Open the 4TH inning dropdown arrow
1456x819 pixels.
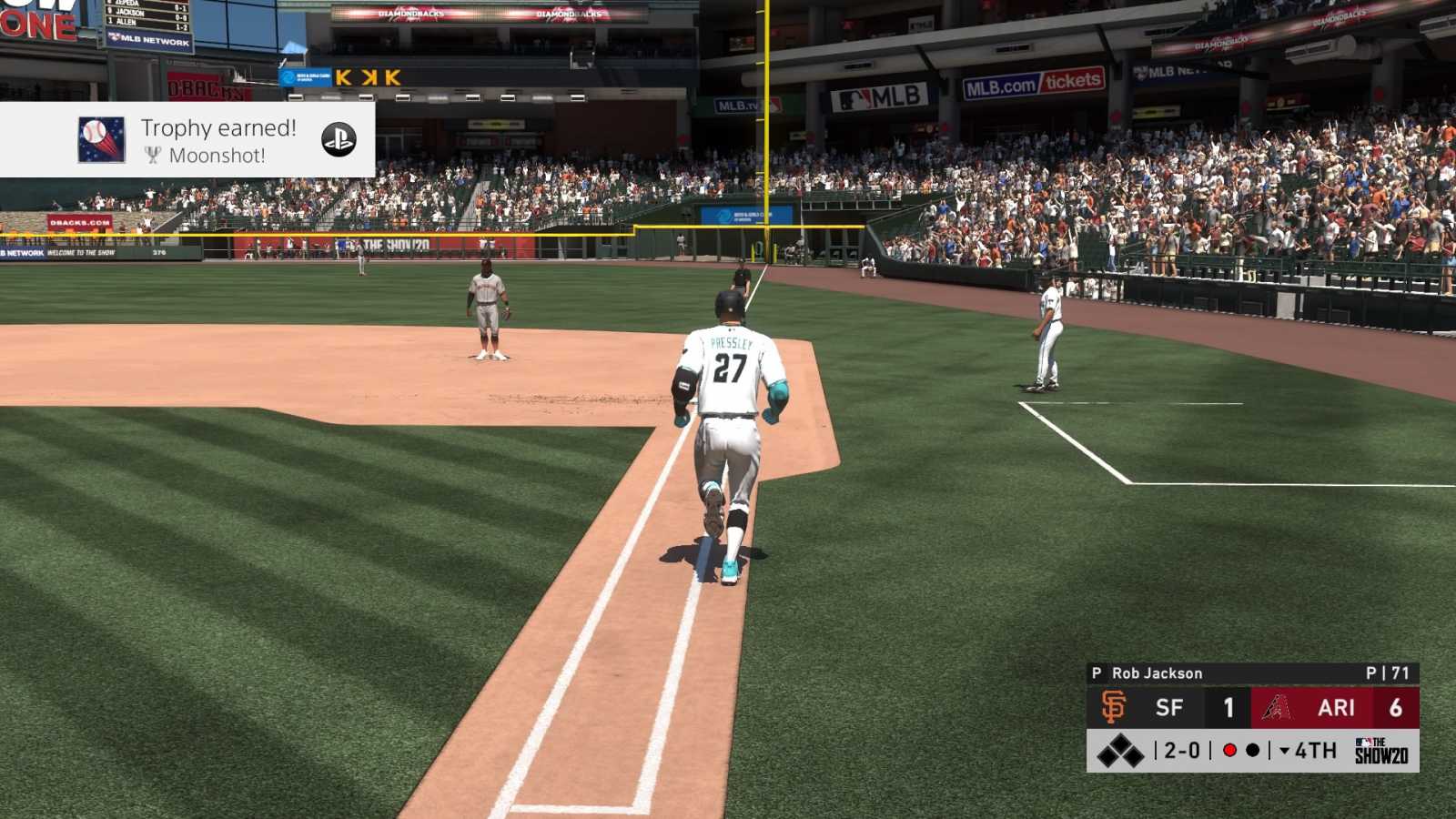1283,749
